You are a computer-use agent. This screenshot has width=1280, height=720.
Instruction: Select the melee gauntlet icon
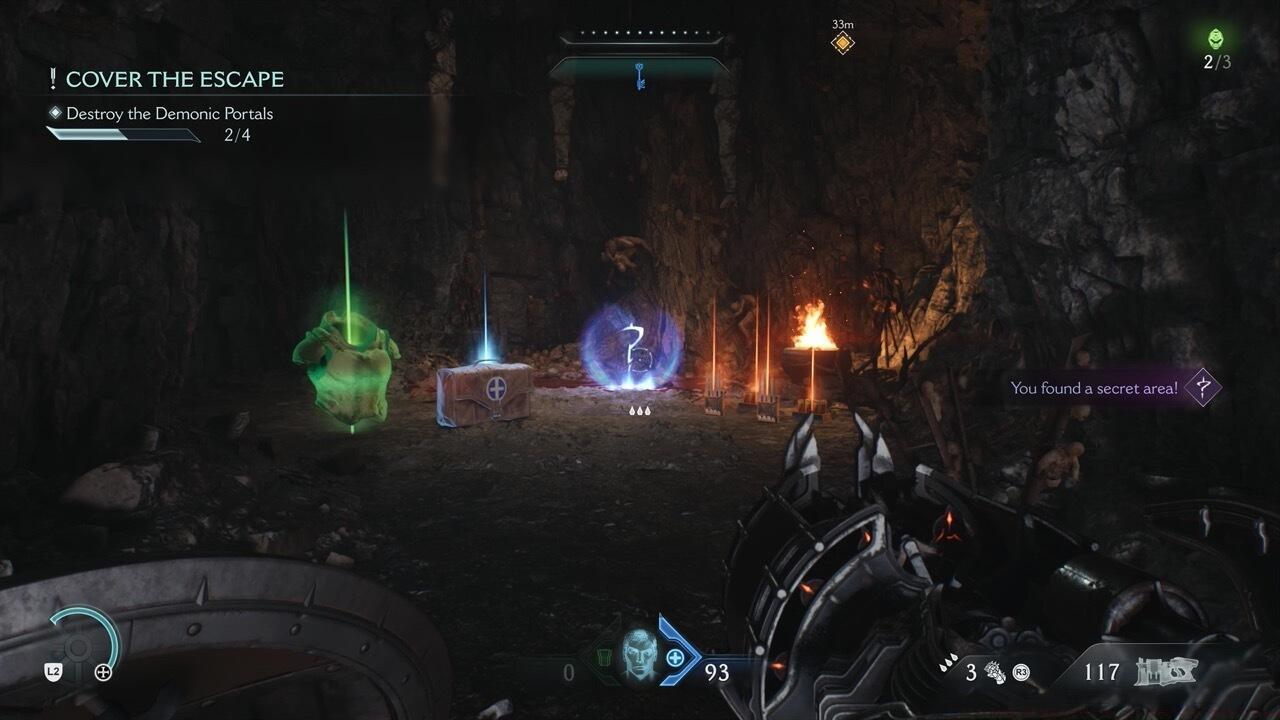pos(995,672)
